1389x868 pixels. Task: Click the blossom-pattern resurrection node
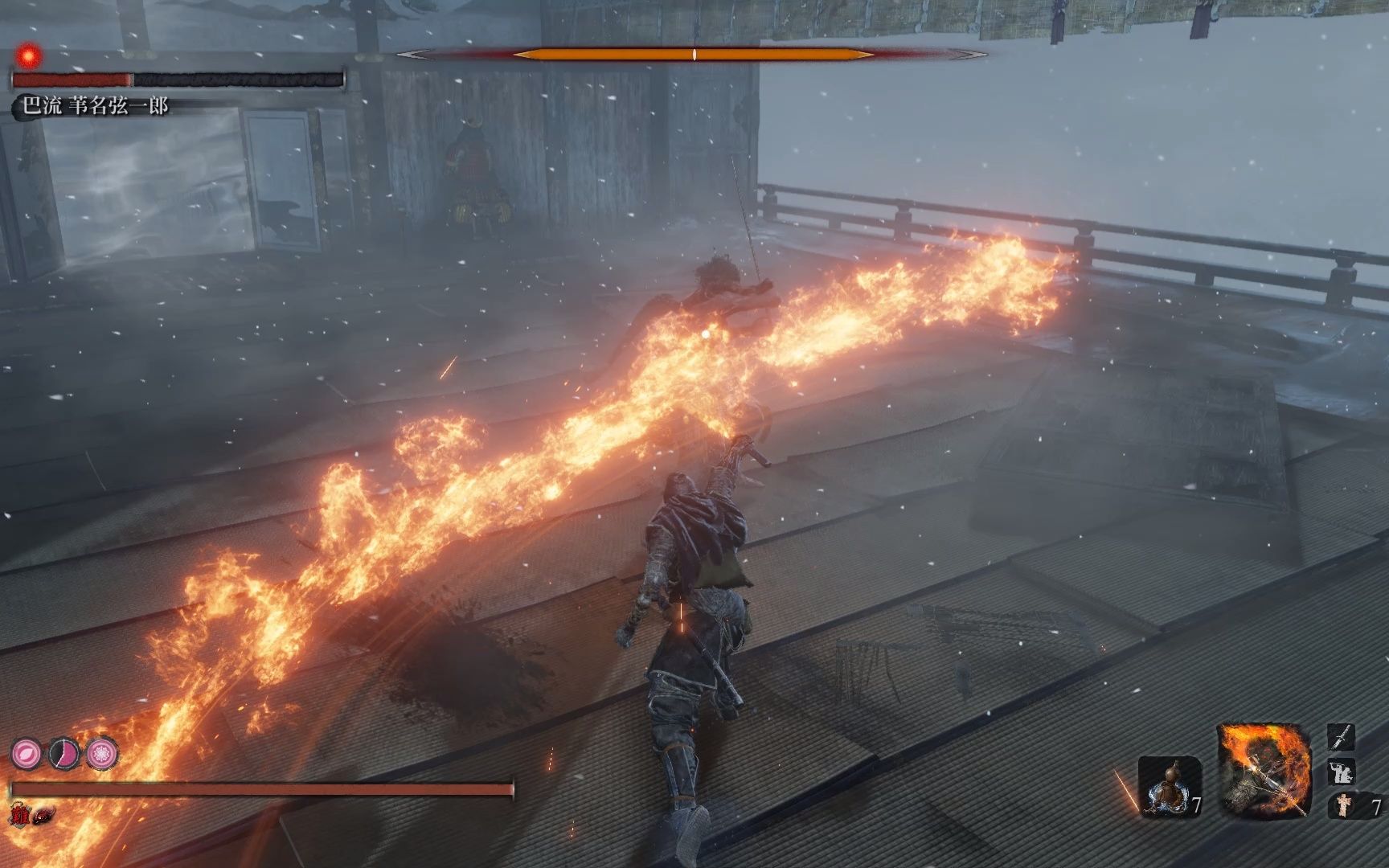click(103, 753)
